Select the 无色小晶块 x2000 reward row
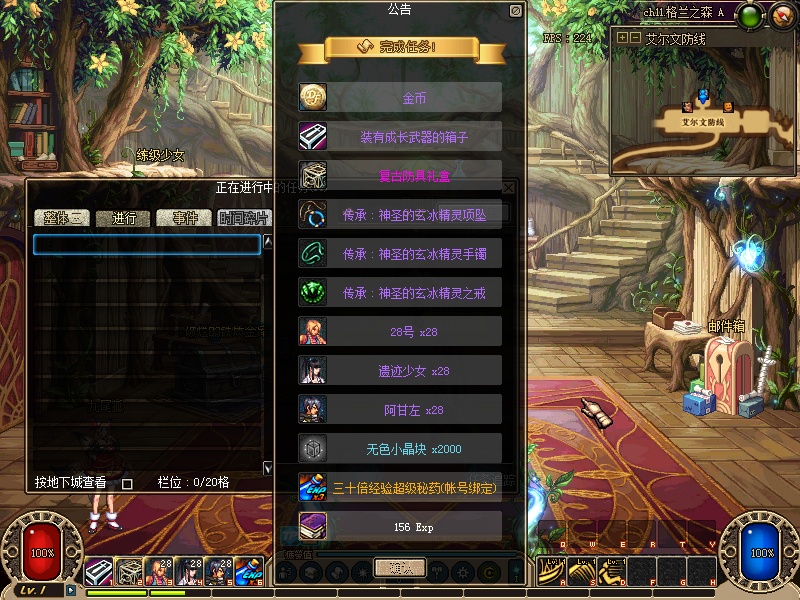800x600 pixels. [401, 448]
